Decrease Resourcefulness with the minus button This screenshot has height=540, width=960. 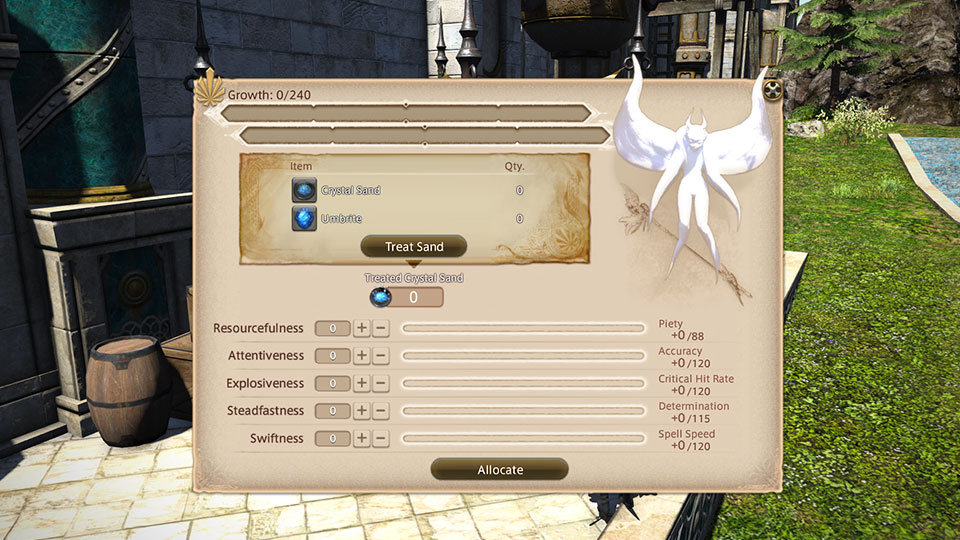[380, 328]
